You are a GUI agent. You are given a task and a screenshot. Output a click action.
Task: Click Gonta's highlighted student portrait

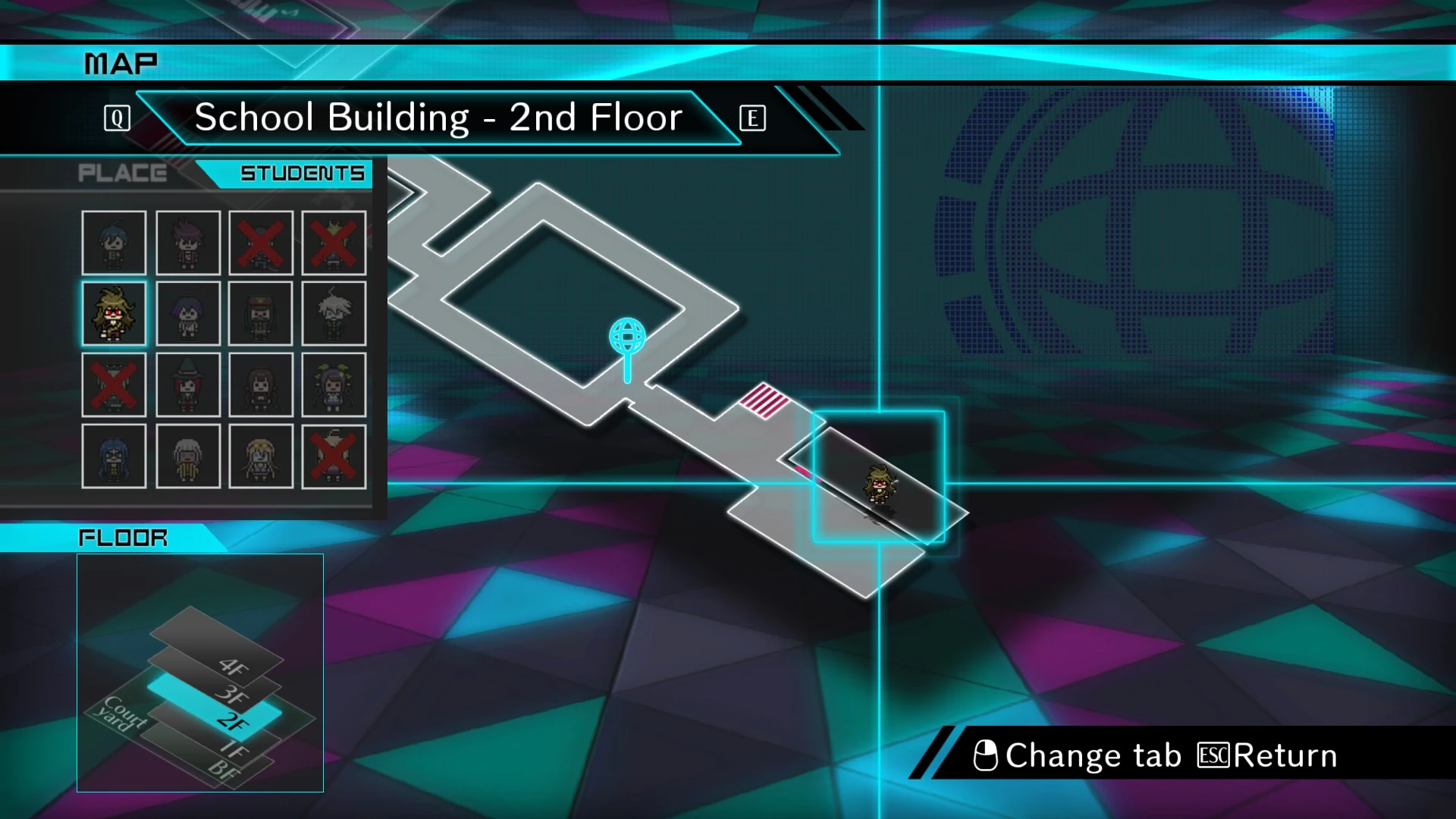[x=114, y=313]
